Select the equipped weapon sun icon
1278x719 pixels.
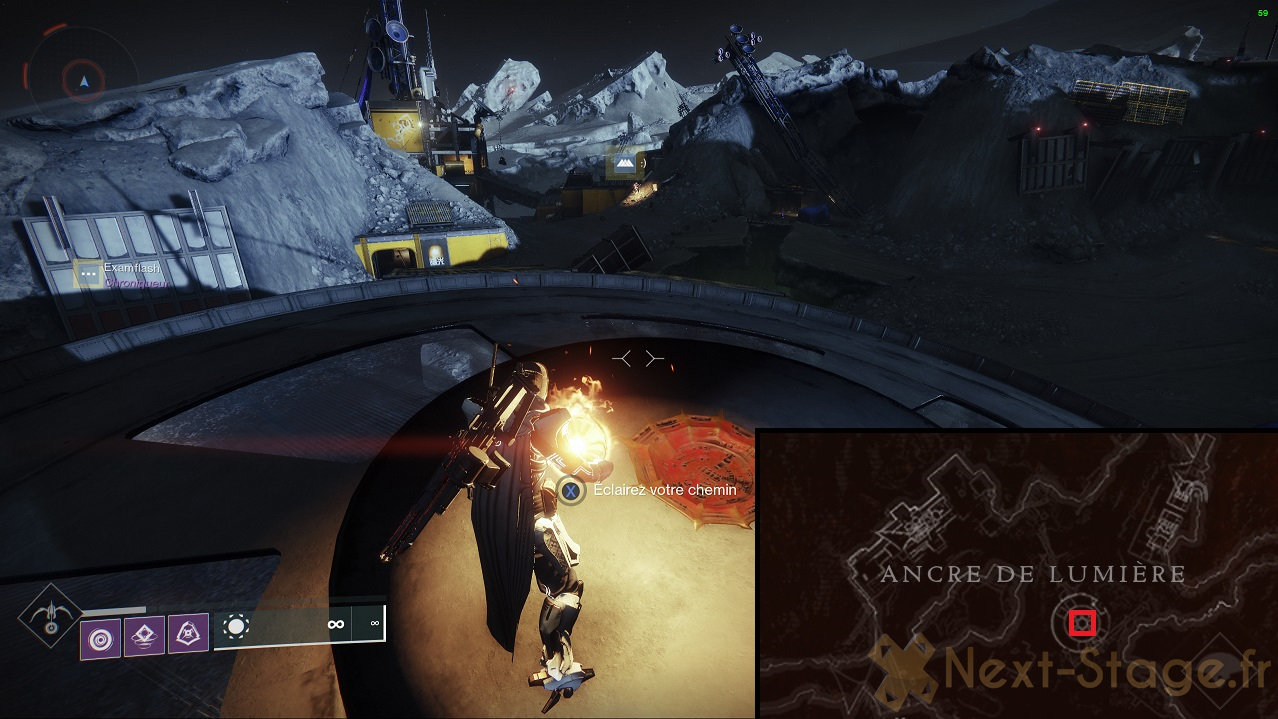click(x=236, y=627)
